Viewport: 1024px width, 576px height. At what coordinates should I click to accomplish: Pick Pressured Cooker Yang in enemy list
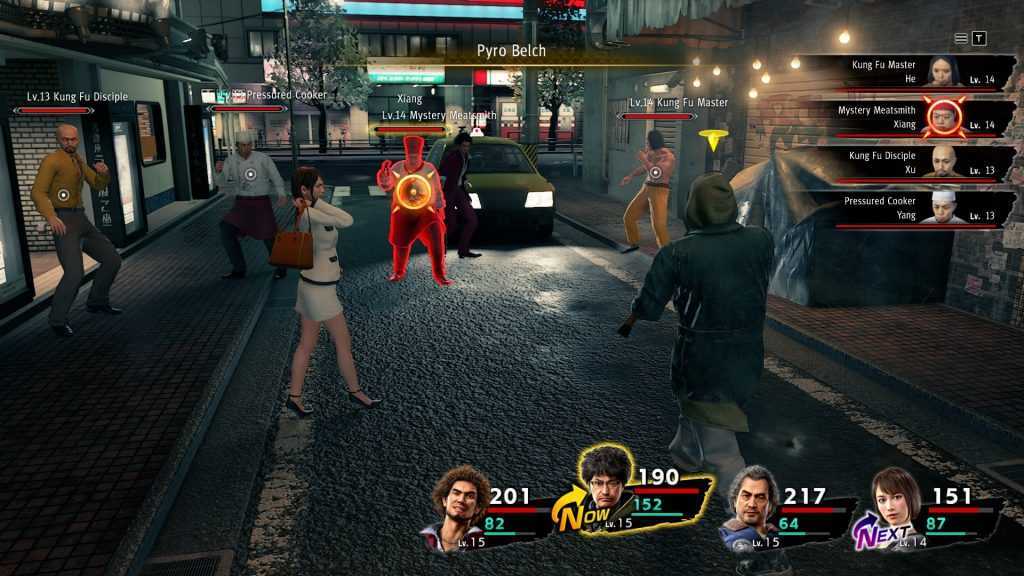[x=910, y=209]
